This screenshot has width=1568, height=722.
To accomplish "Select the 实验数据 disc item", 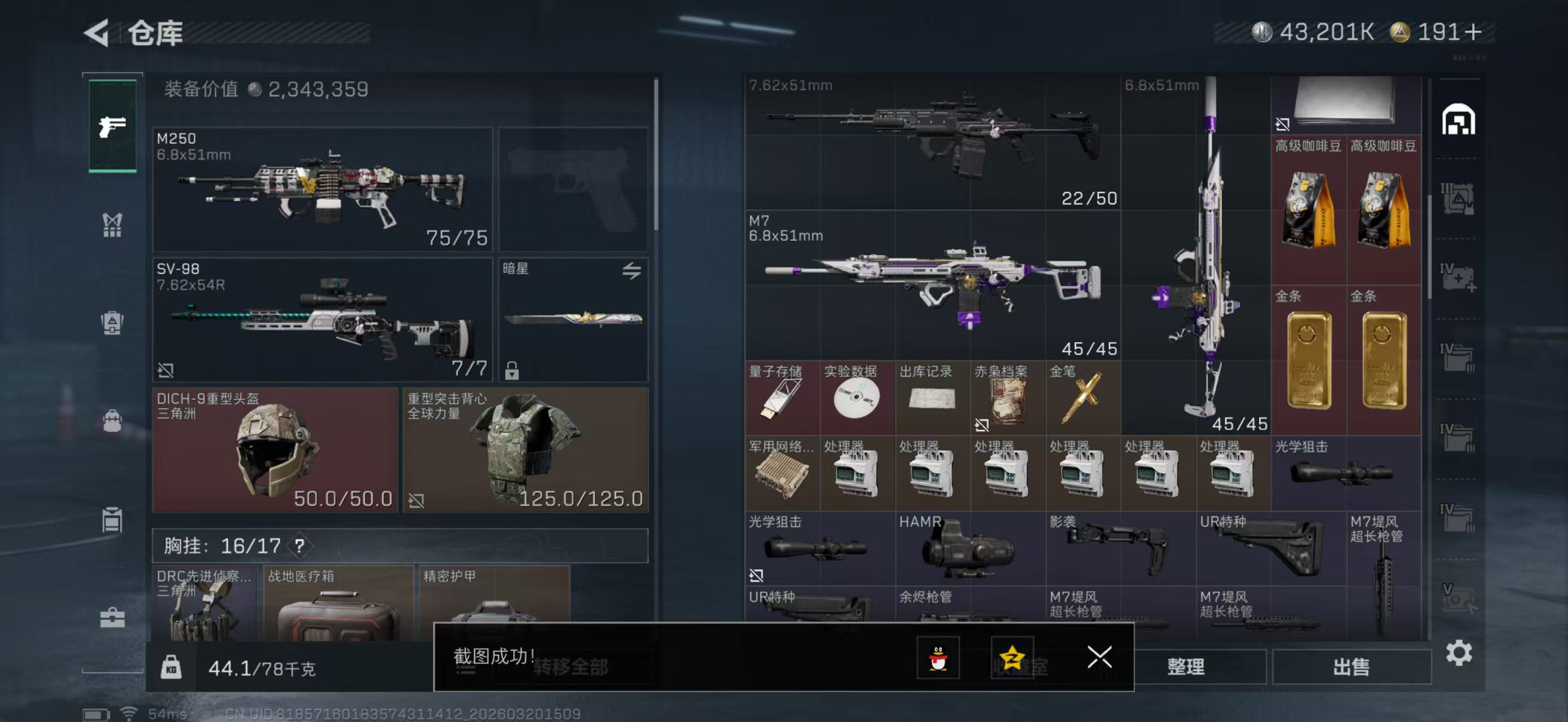I will 856,398.
